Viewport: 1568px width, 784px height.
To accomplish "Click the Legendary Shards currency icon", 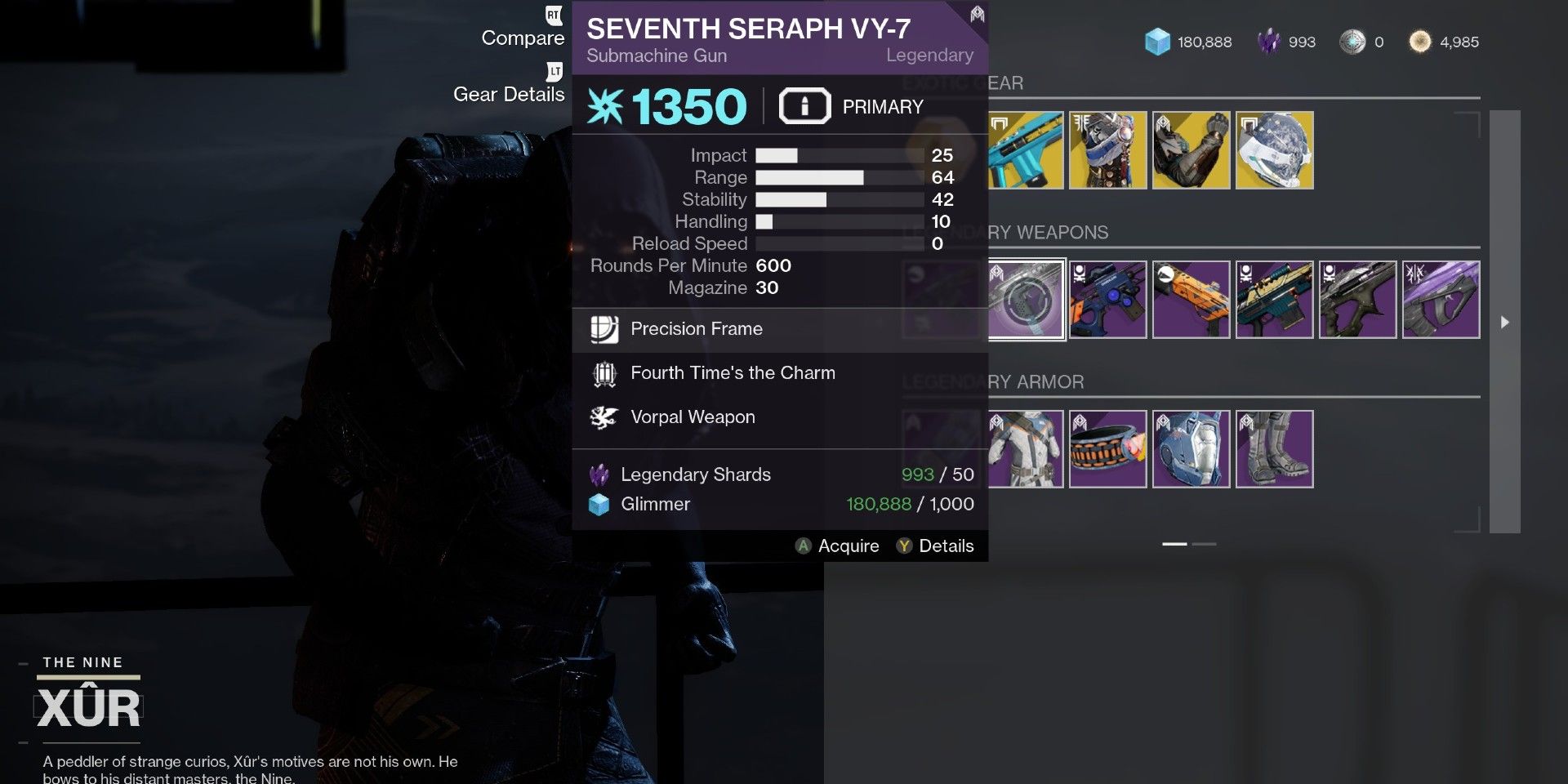I will [x=599, y=474].
